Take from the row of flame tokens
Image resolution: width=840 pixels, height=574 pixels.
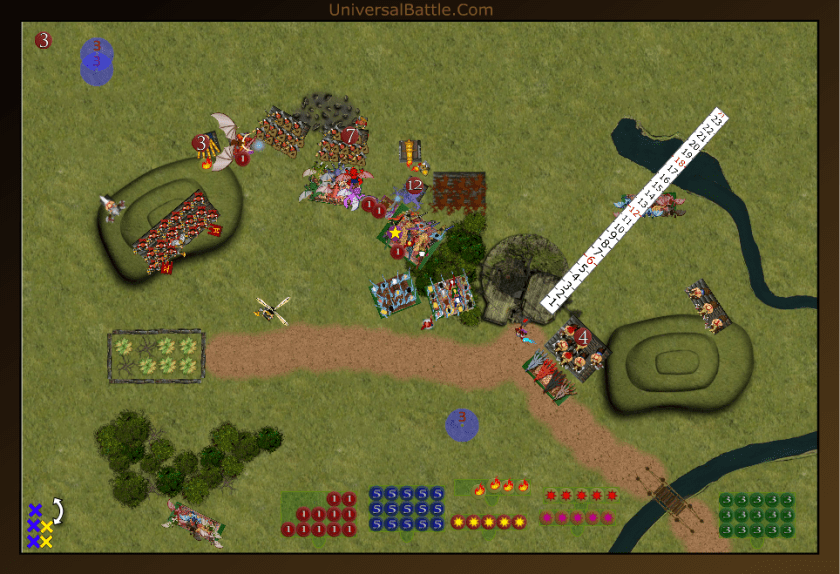[x=501, y=487]
